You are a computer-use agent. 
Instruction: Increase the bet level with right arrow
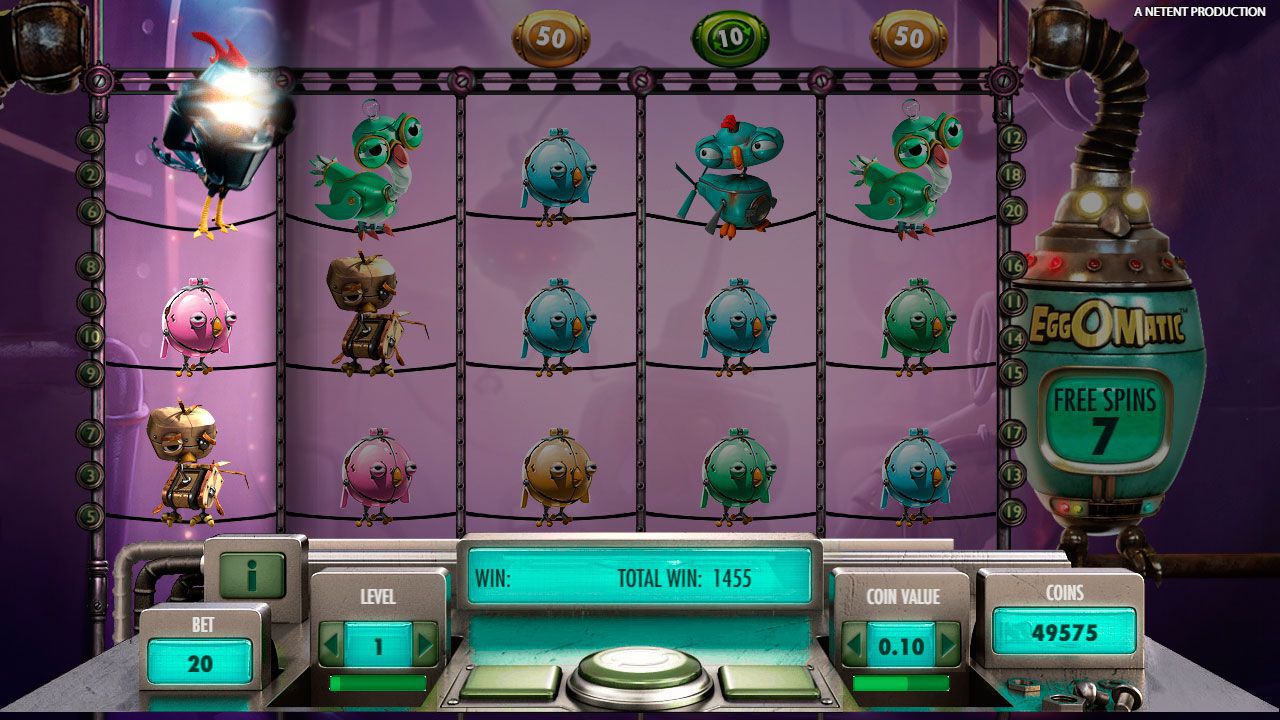coord(426,645)
